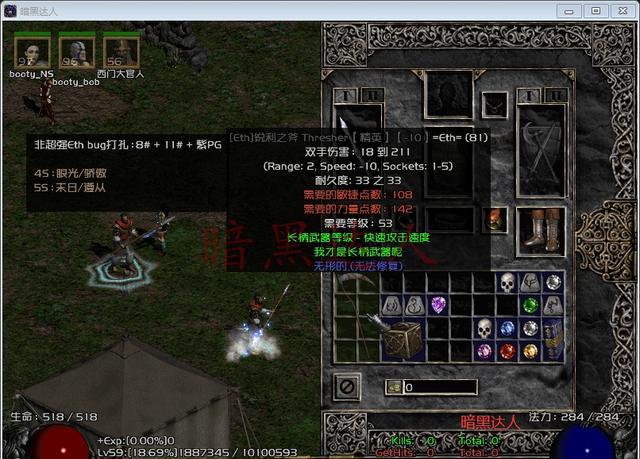Select the amulet equipment slot
Screen dimensions: 640x459
point(494,104)
